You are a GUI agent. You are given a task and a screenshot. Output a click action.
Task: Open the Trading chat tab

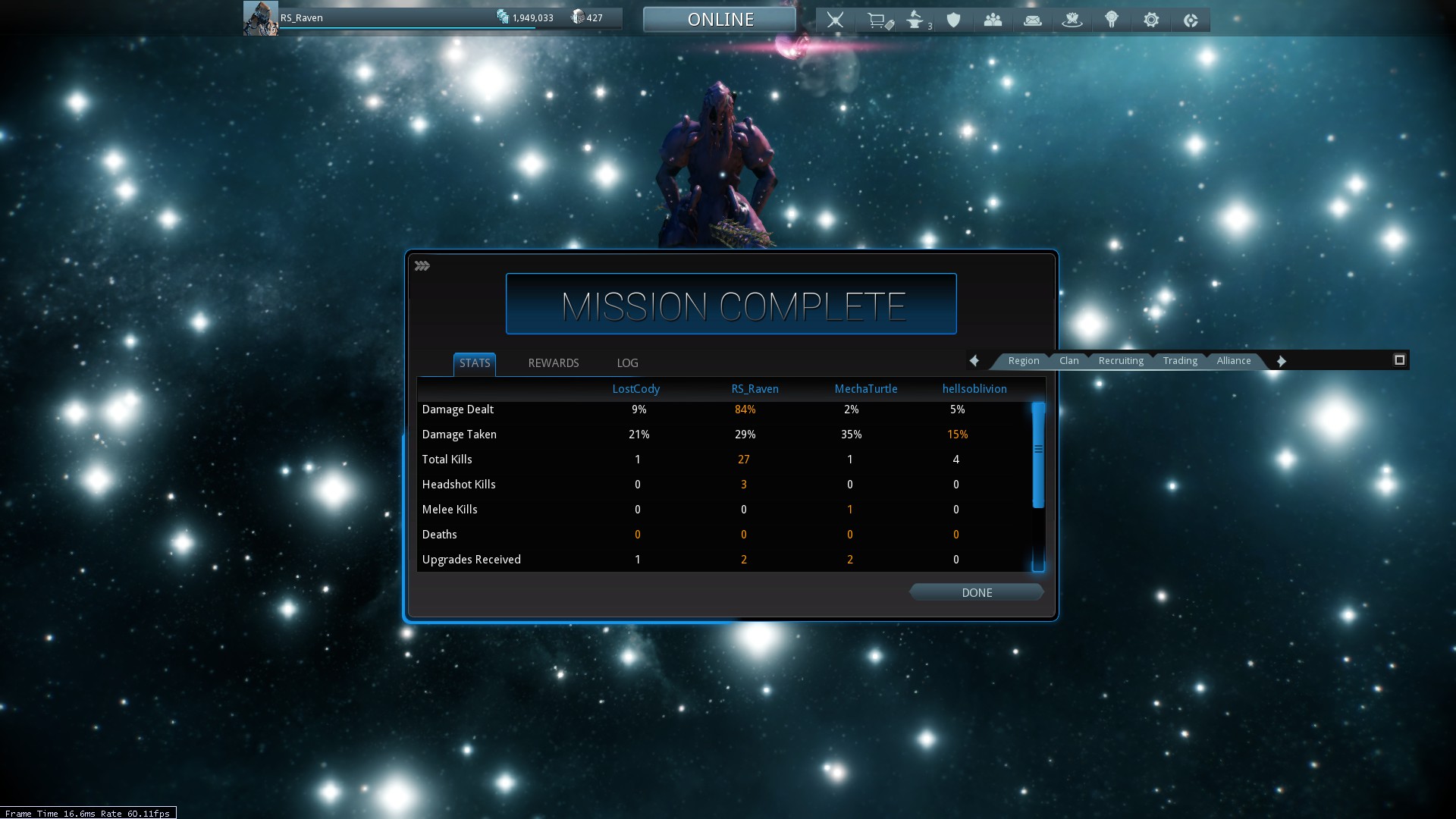(x=1180, y=361)
